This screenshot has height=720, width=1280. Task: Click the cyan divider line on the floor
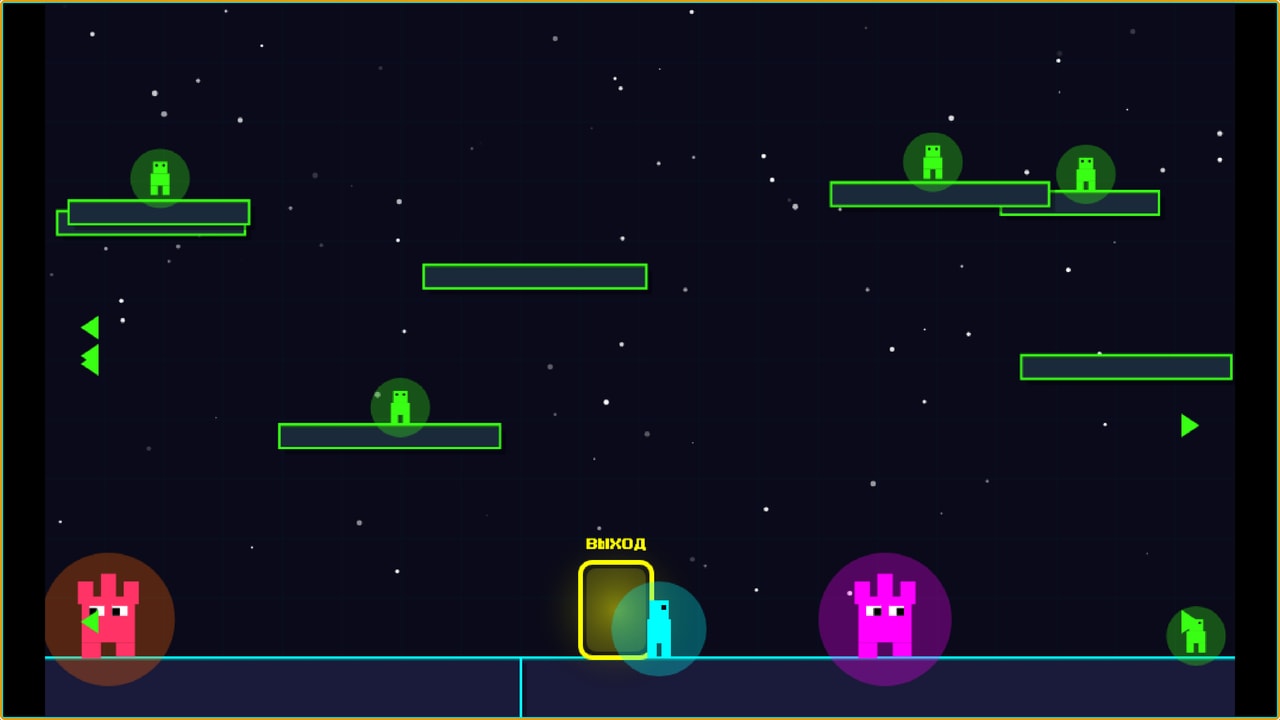pos(522,690)
